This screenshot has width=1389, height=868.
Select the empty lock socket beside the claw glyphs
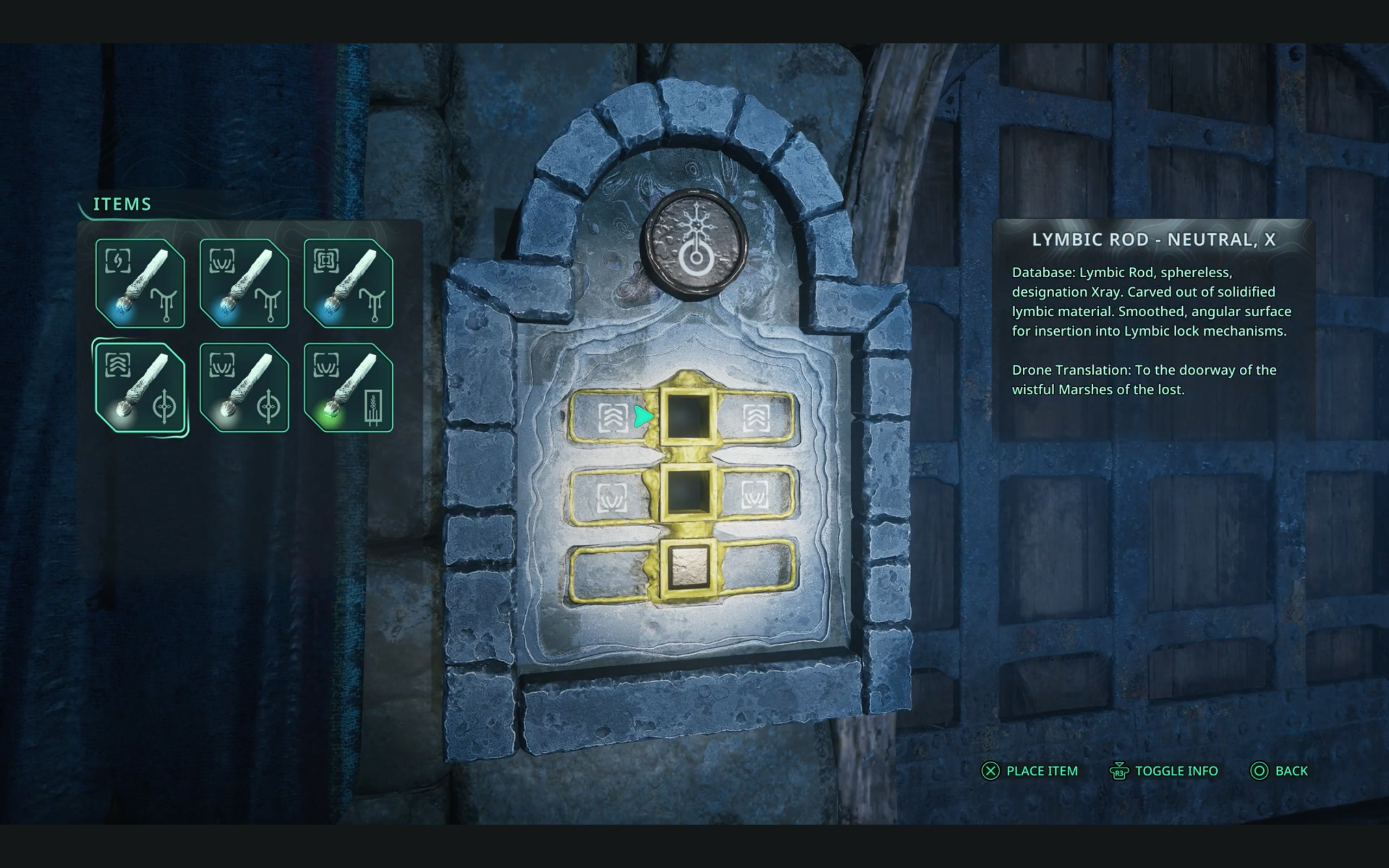pos(688,494)
